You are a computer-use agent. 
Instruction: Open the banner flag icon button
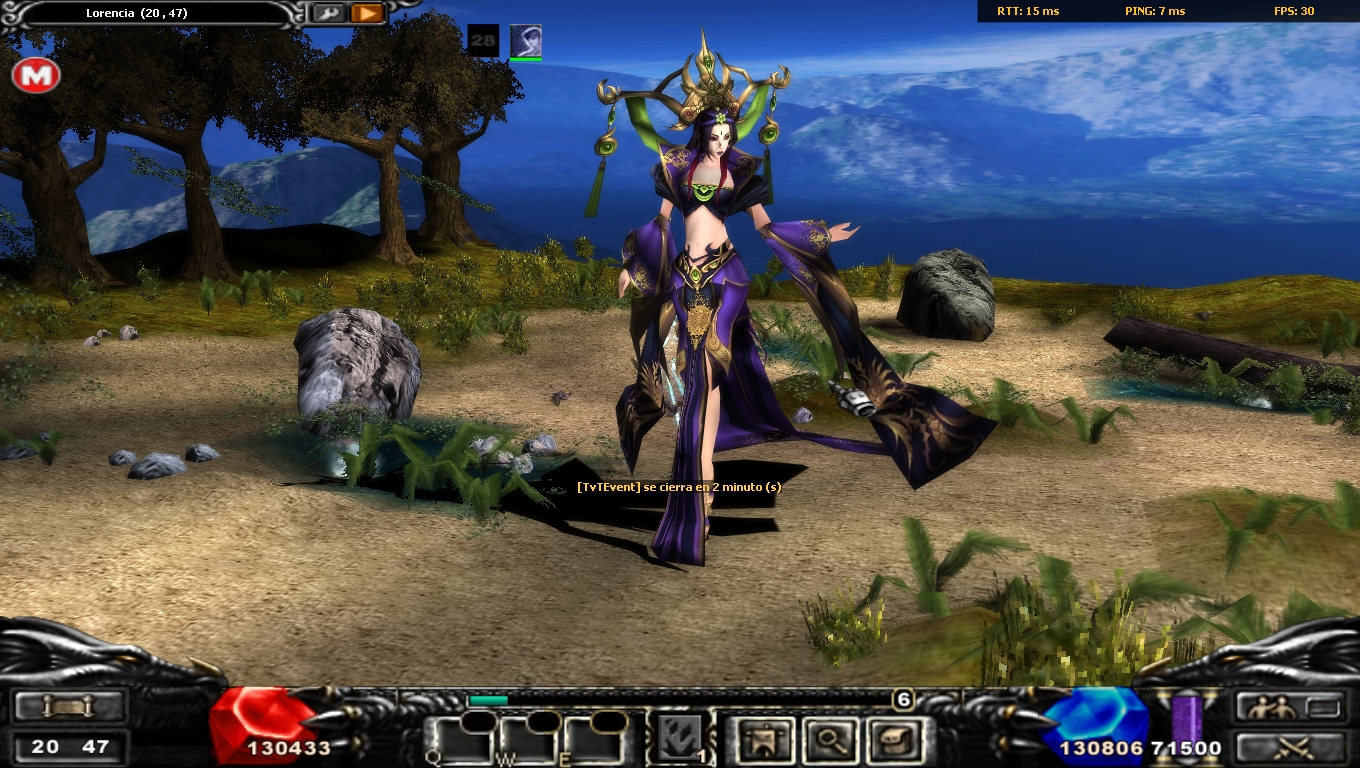click(760, 741)
